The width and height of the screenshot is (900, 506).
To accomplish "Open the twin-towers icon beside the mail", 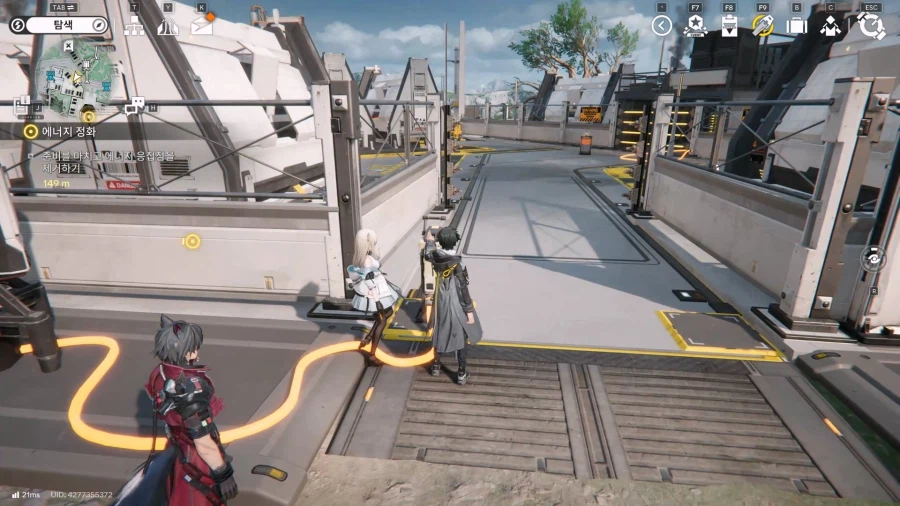I will point(167,26).
